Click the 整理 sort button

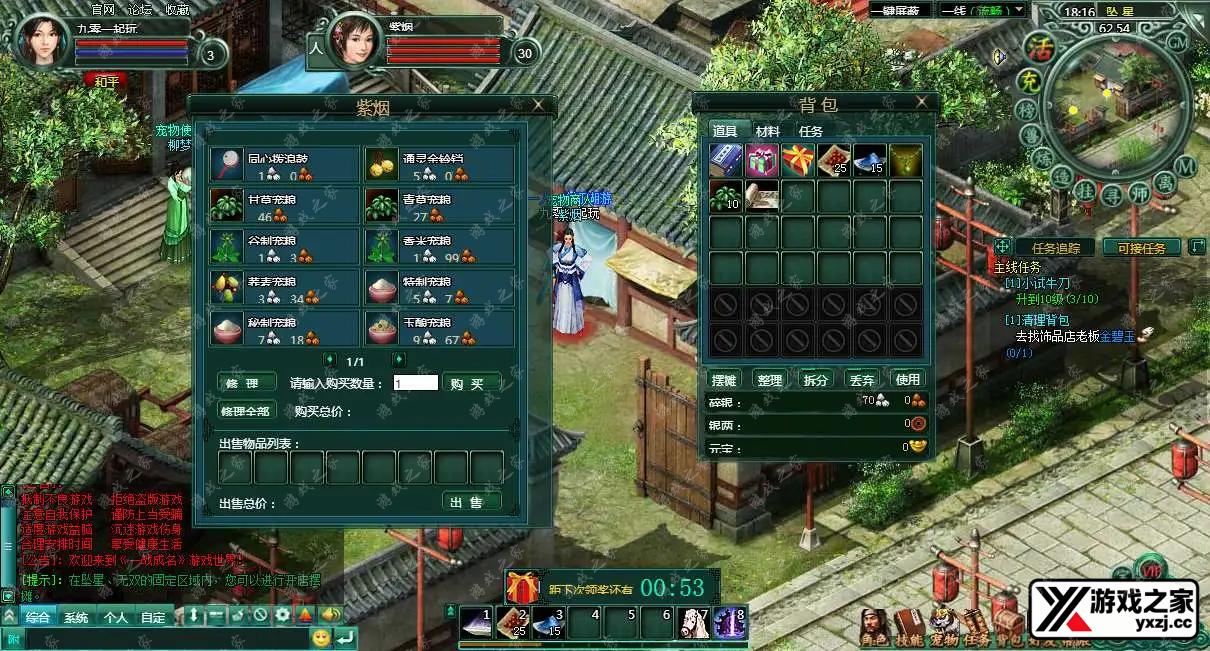pyautogui.click(x=770, y=380)
